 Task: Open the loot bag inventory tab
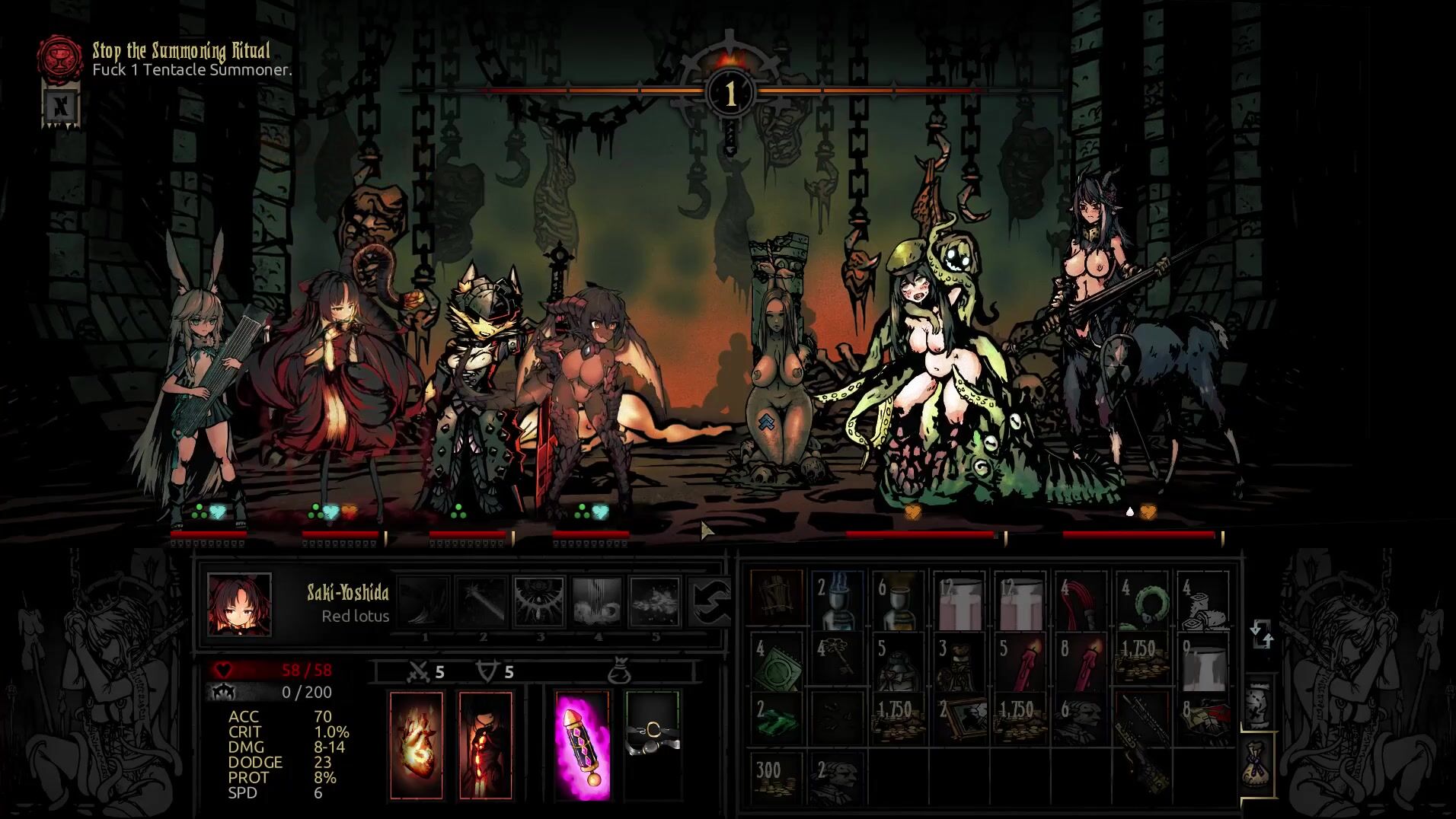coord(1259,763)
